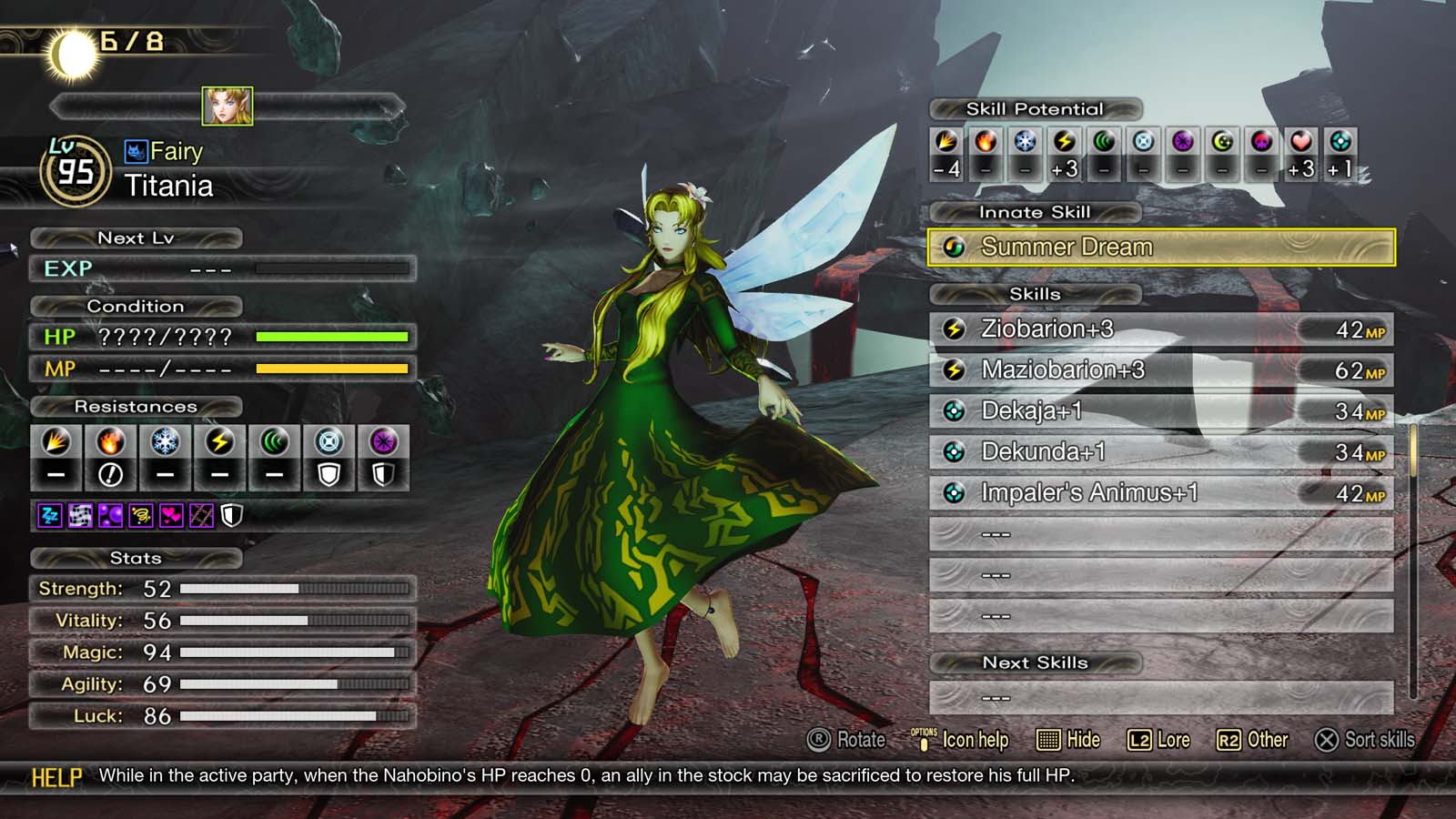This screenshot has height=819, width=1456.
Task: Select the Electric icon beside Ziobarion+3
Action: tap(955, 329)
